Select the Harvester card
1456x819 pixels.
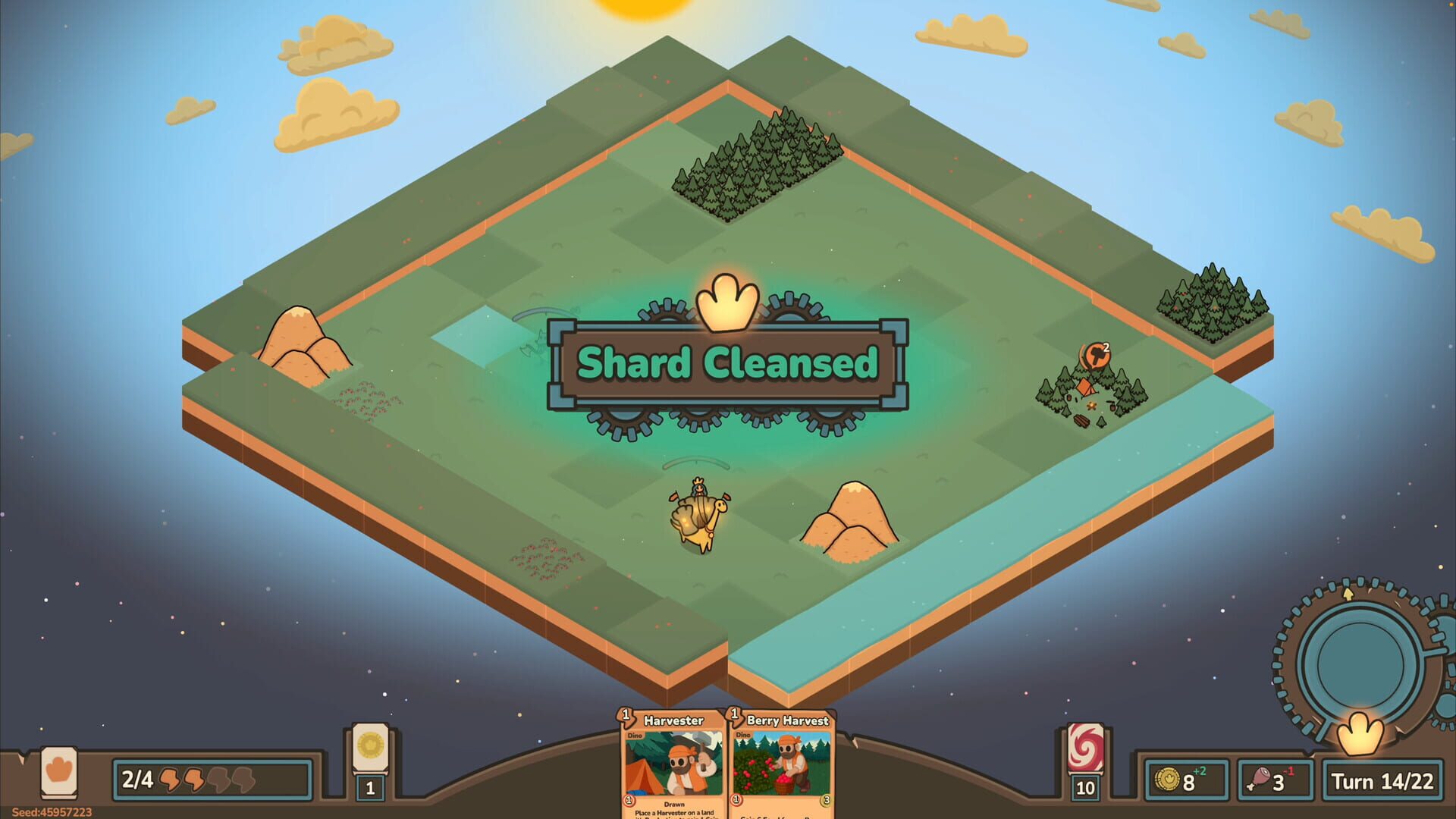tap(673, 766)
